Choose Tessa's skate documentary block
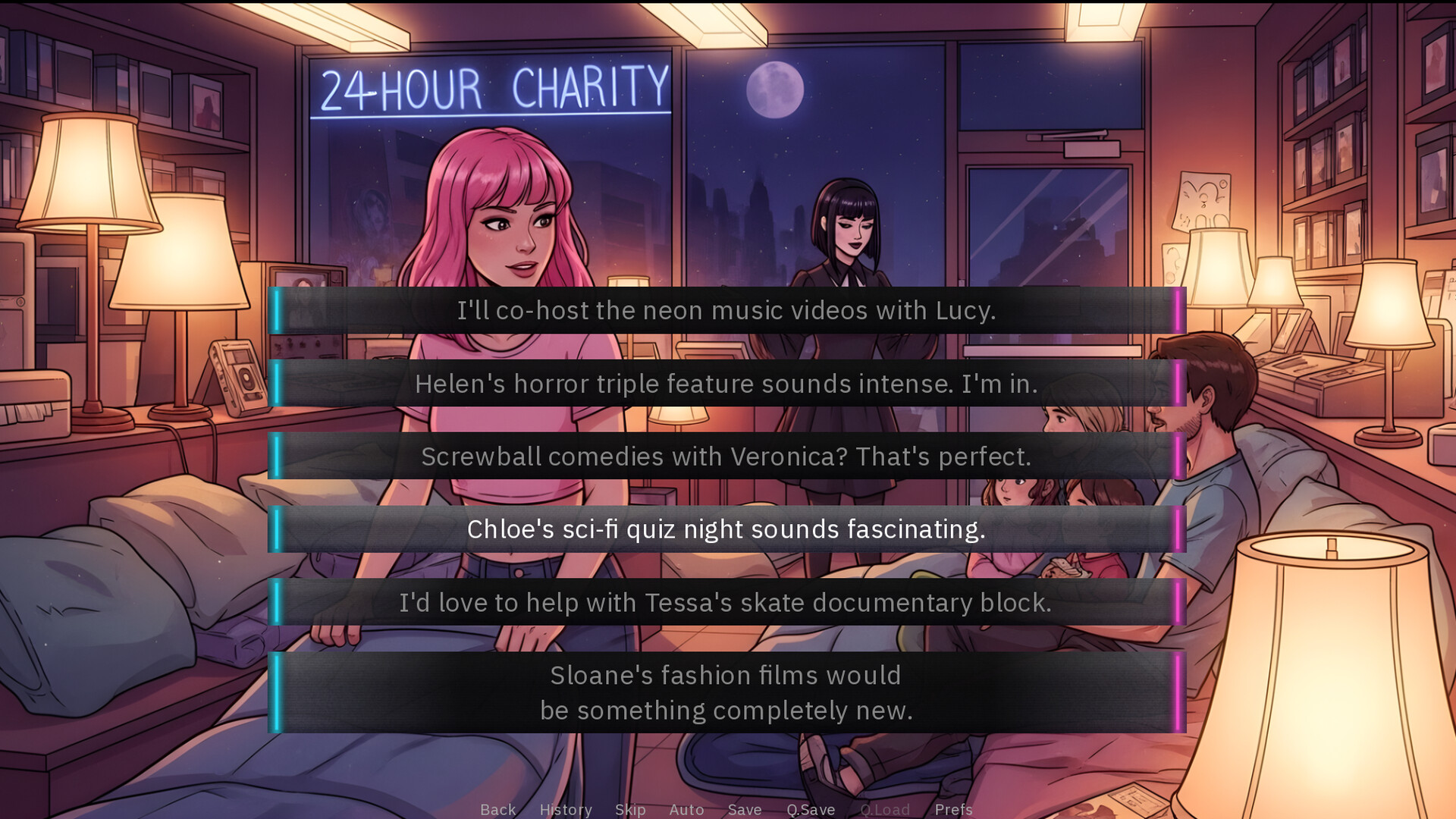 726,603
